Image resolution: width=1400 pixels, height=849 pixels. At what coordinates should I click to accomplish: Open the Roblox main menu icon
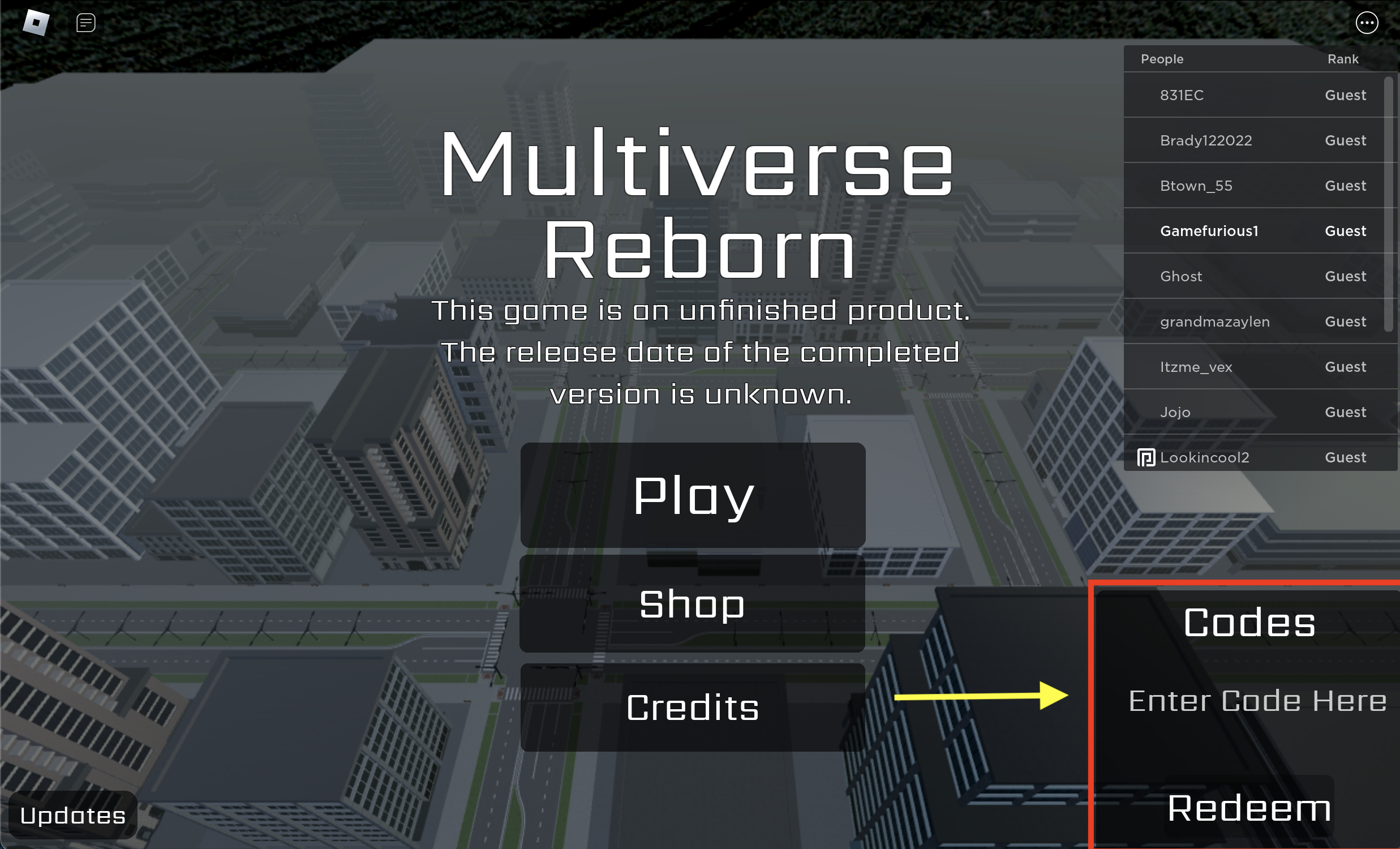(36, 22)
